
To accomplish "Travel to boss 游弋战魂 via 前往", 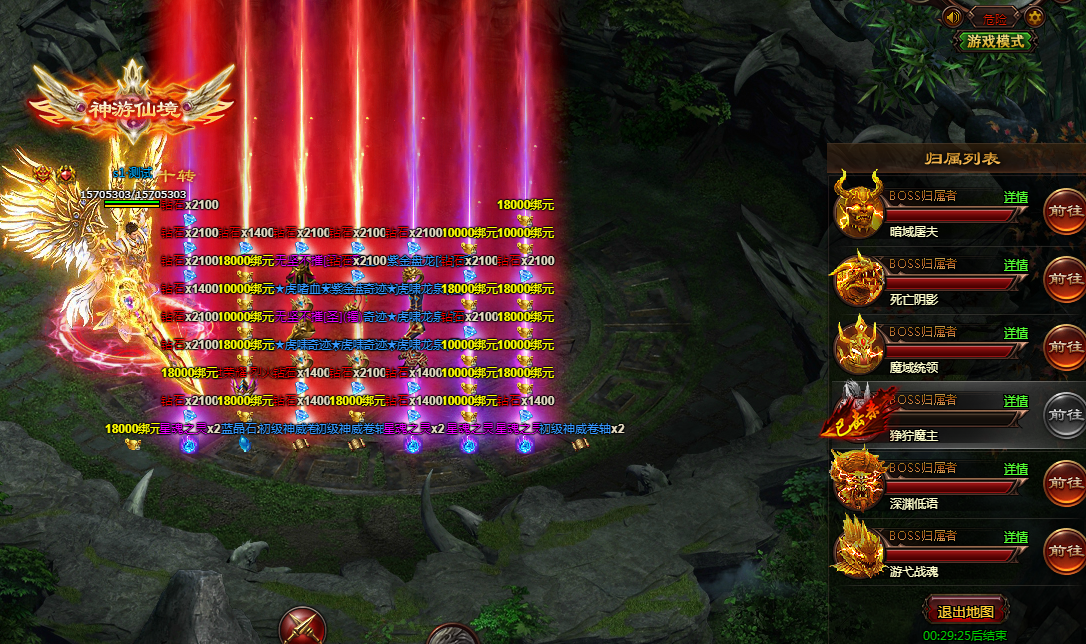I will click(1064, 551).
